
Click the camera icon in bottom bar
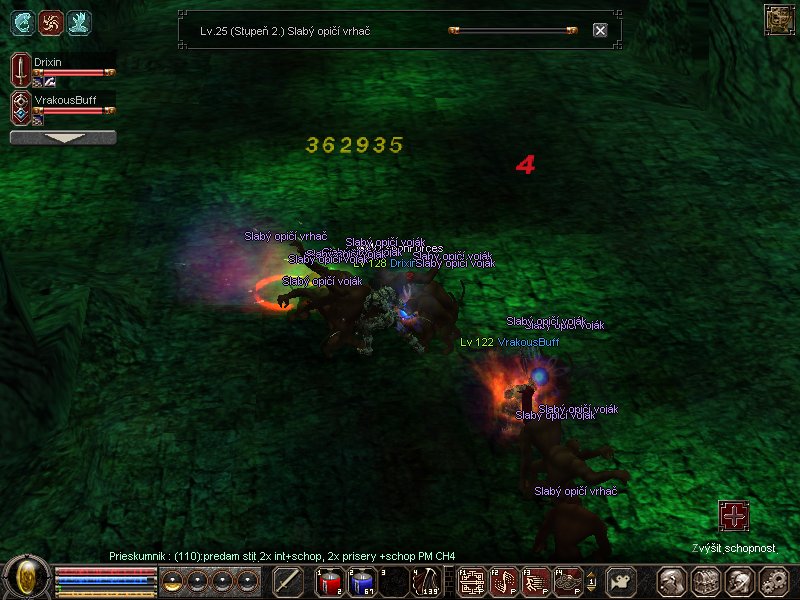(622, 582)
